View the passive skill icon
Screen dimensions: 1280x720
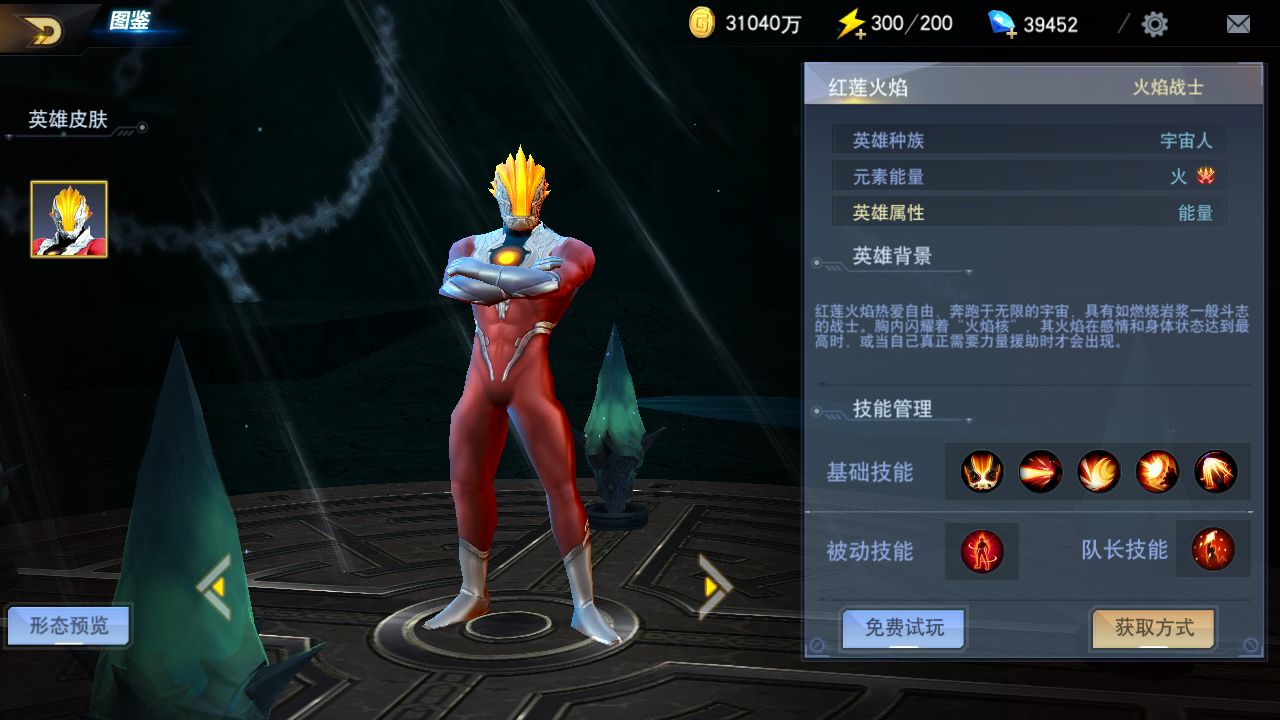[x=982, y=551]
